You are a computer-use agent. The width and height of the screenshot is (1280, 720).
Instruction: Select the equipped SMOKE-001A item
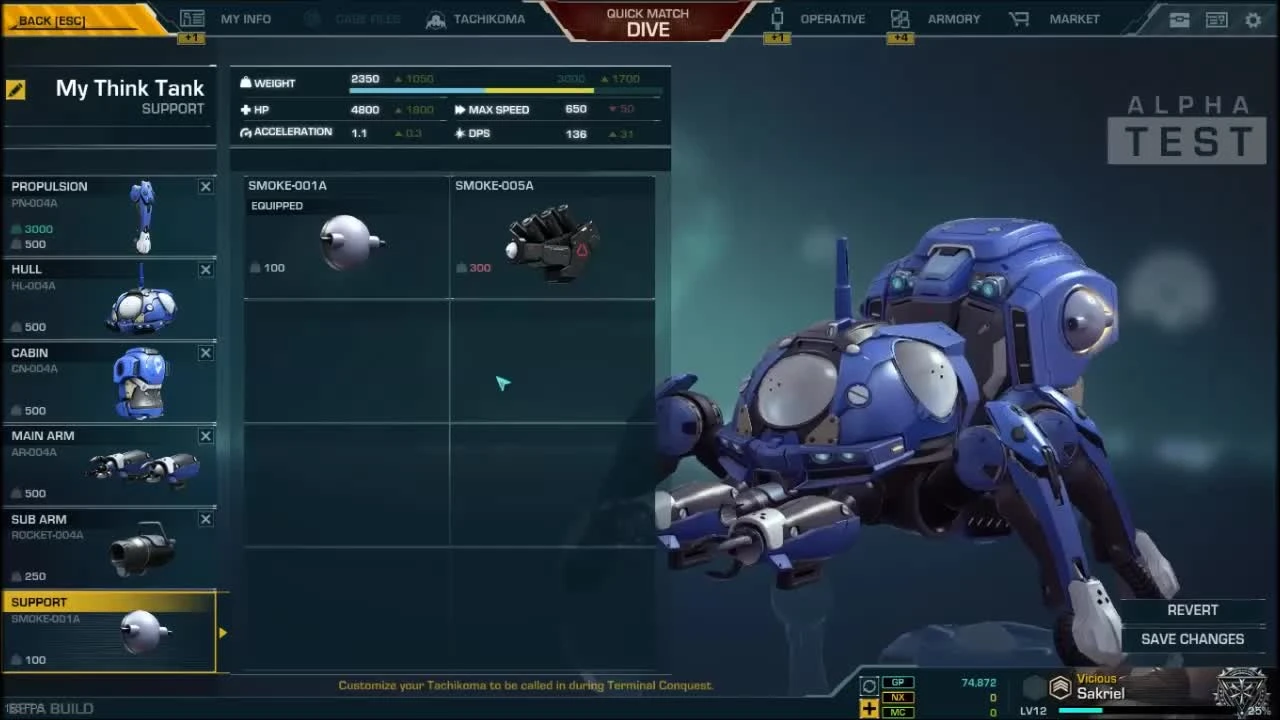coord(345,235)
